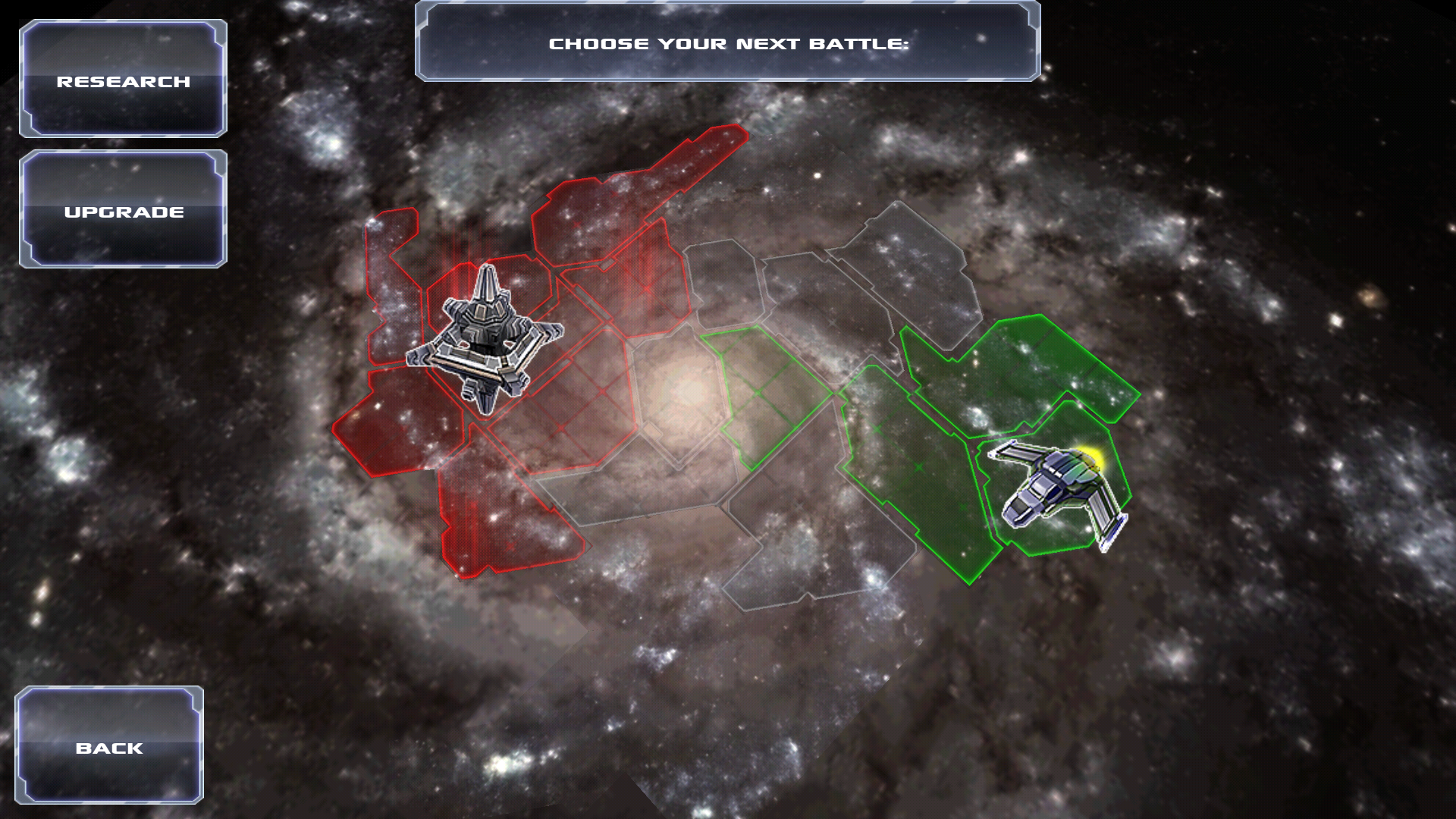Open the Upgrade screen
1456x819 pixels.
124,212
